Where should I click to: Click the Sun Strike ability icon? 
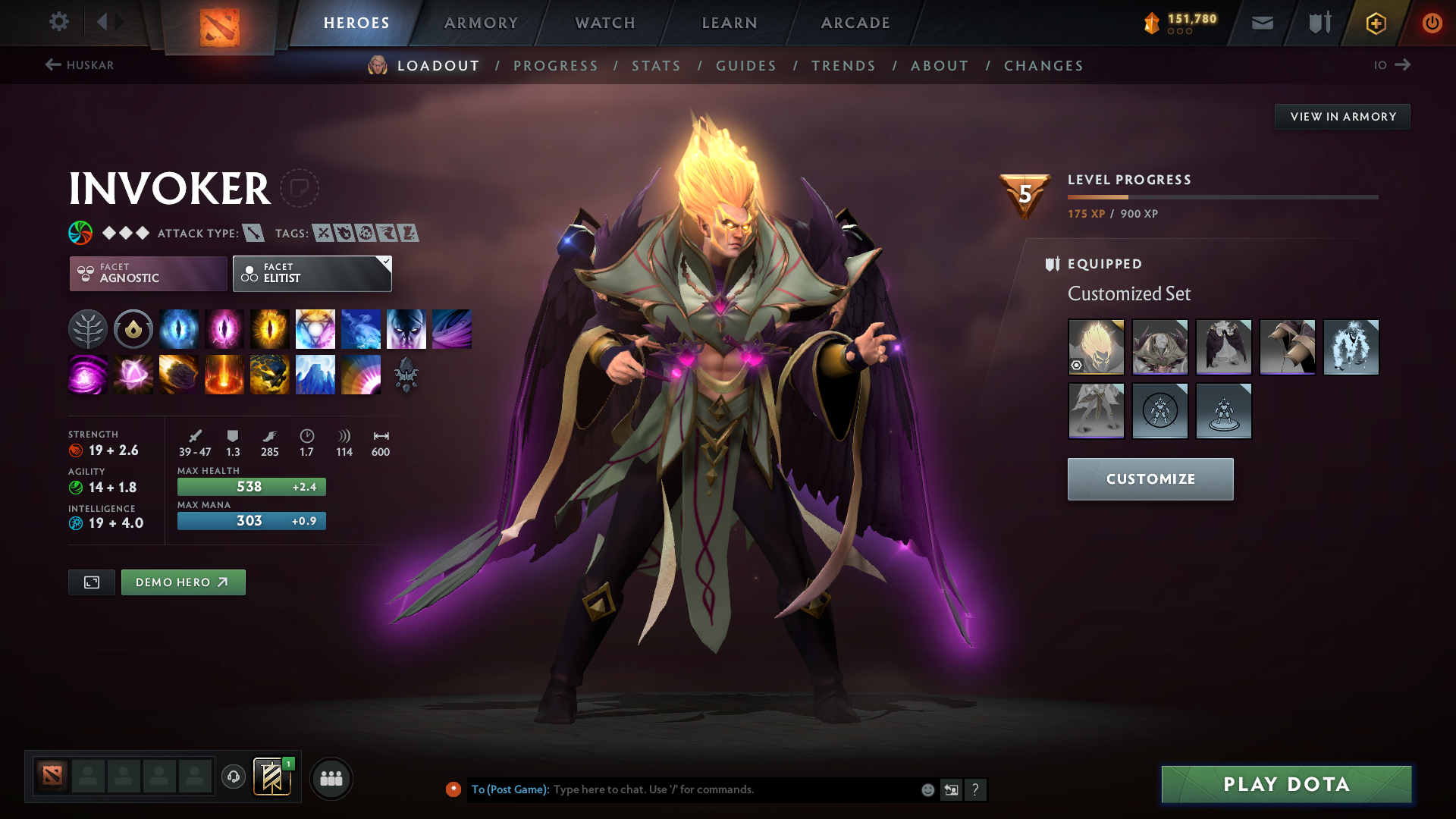point(224,374)
